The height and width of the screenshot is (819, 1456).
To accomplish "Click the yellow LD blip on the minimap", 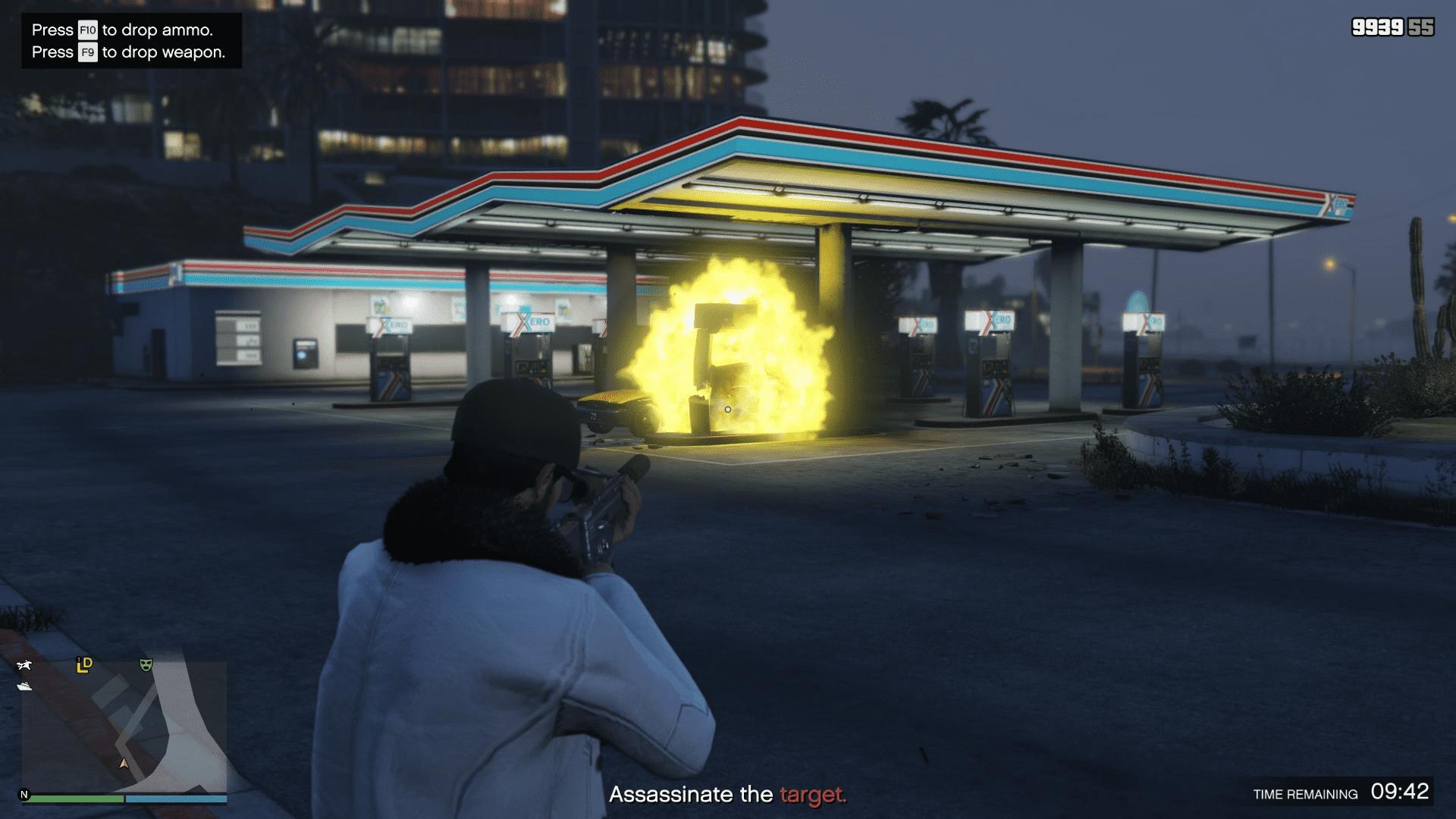I will tap(84, 665).
